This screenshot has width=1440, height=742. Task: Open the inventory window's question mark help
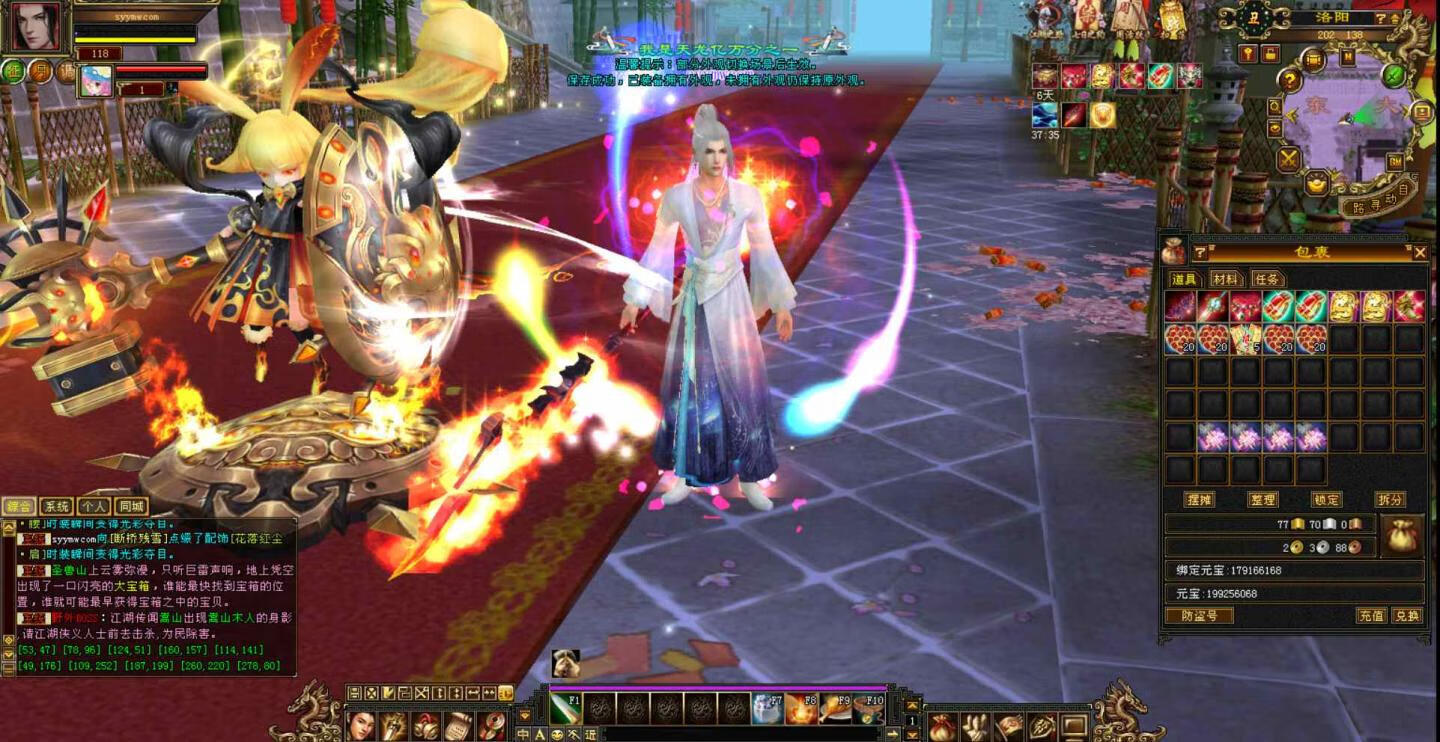[x=1200, y=253]
